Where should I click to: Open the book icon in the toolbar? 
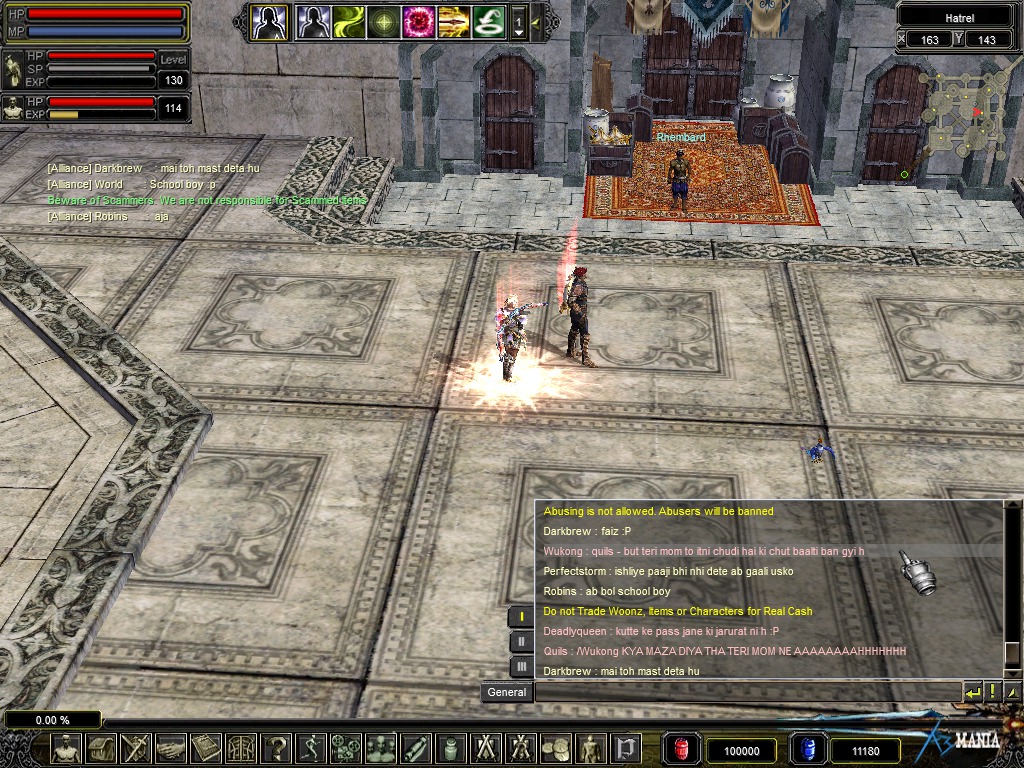(x=207, y=748)
